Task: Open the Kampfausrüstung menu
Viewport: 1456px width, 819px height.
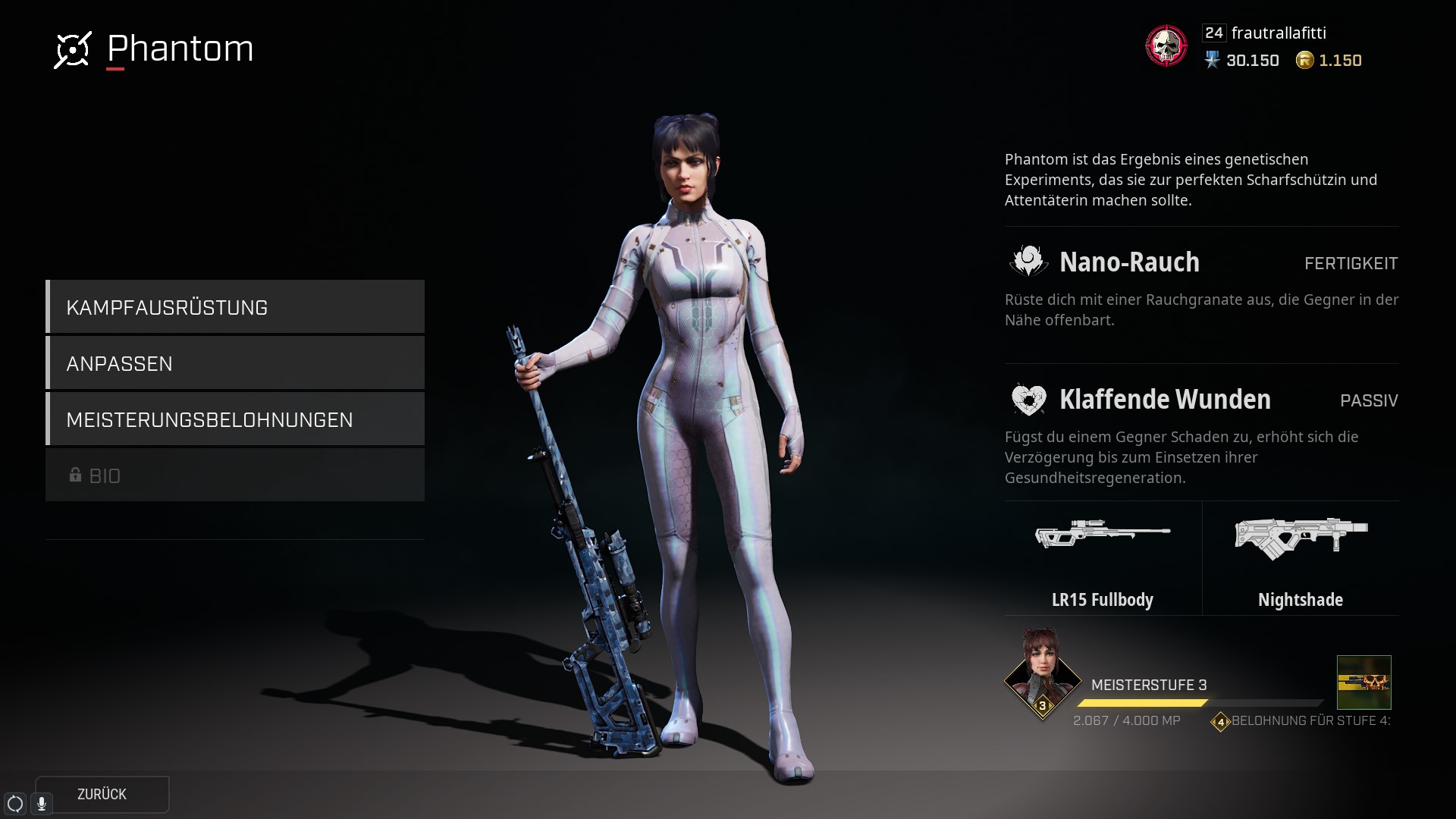Action: [235, 307]
